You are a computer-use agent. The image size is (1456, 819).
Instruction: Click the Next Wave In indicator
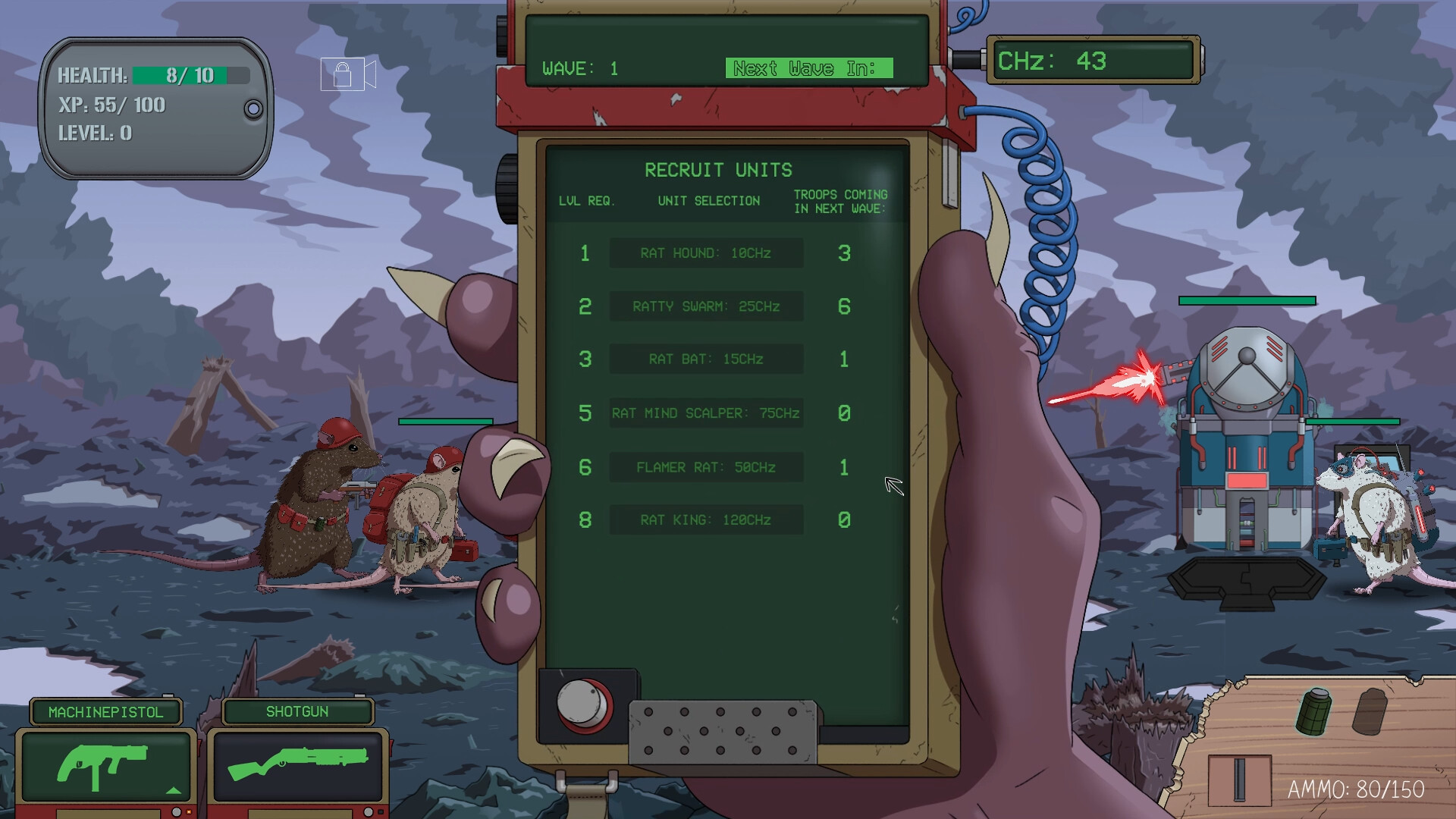[x=811, y=68]
